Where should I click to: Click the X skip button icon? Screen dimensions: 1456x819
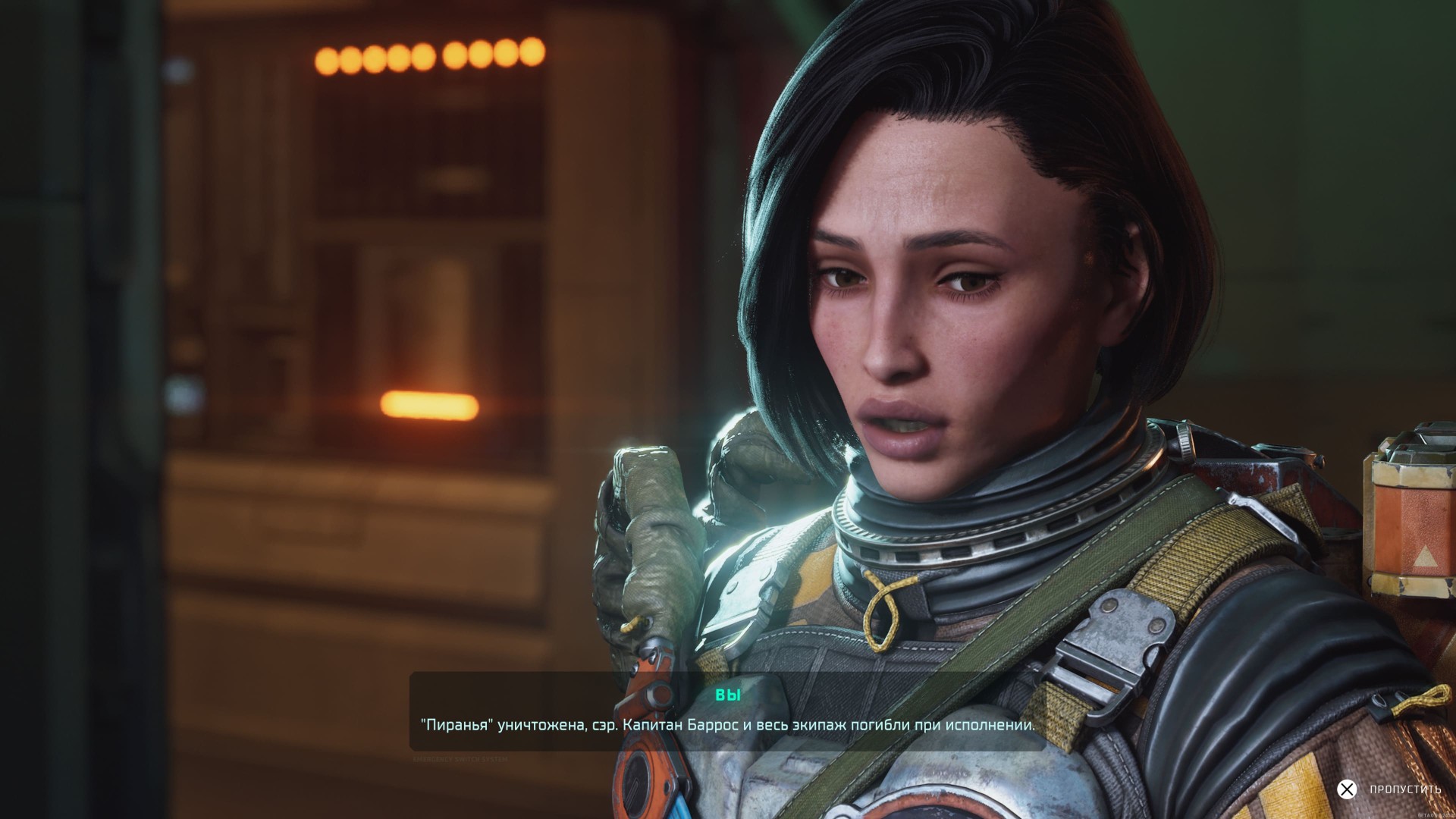pos(1346,791)
